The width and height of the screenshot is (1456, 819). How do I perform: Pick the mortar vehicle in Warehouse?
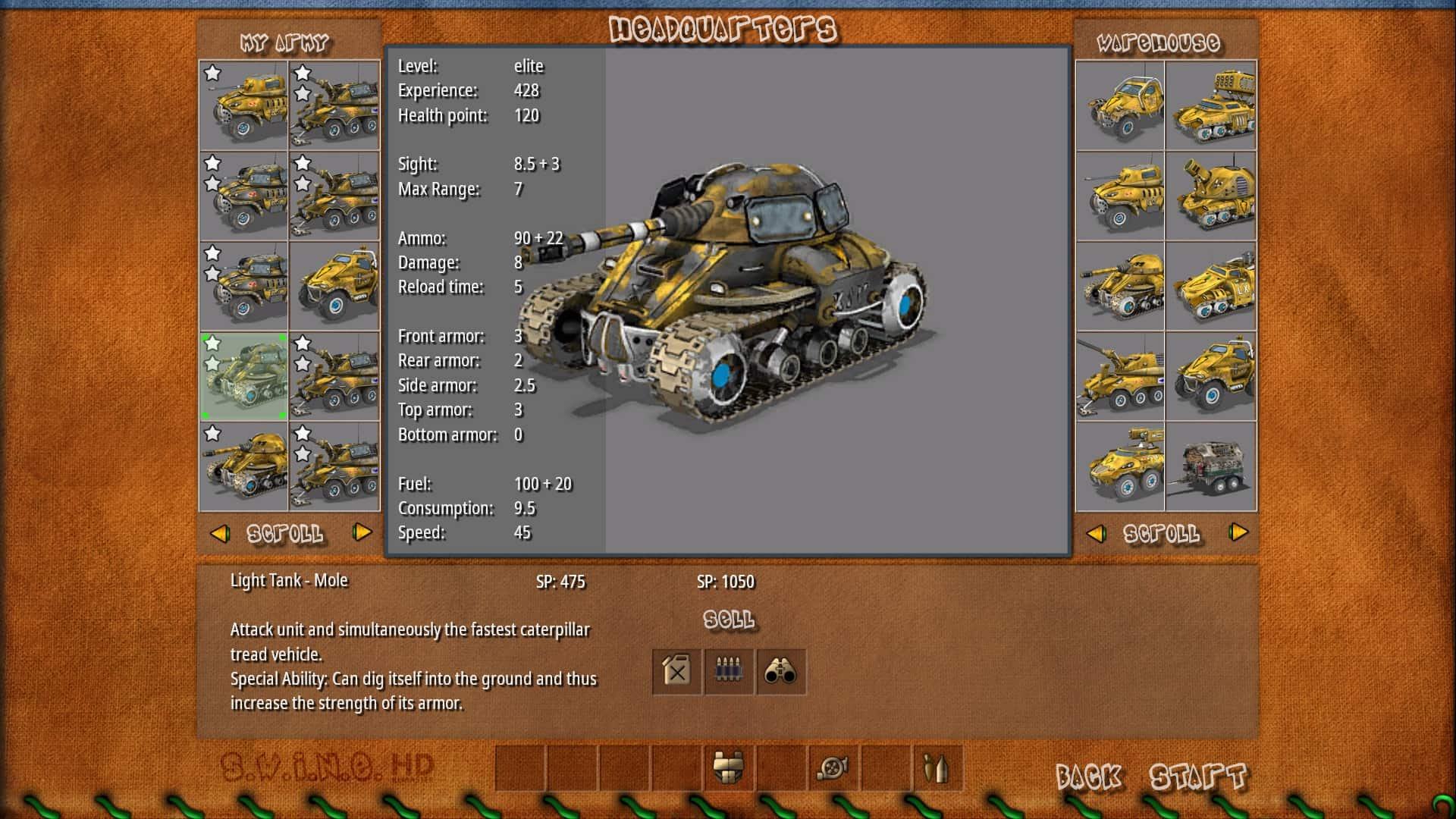click(1210, 196)
